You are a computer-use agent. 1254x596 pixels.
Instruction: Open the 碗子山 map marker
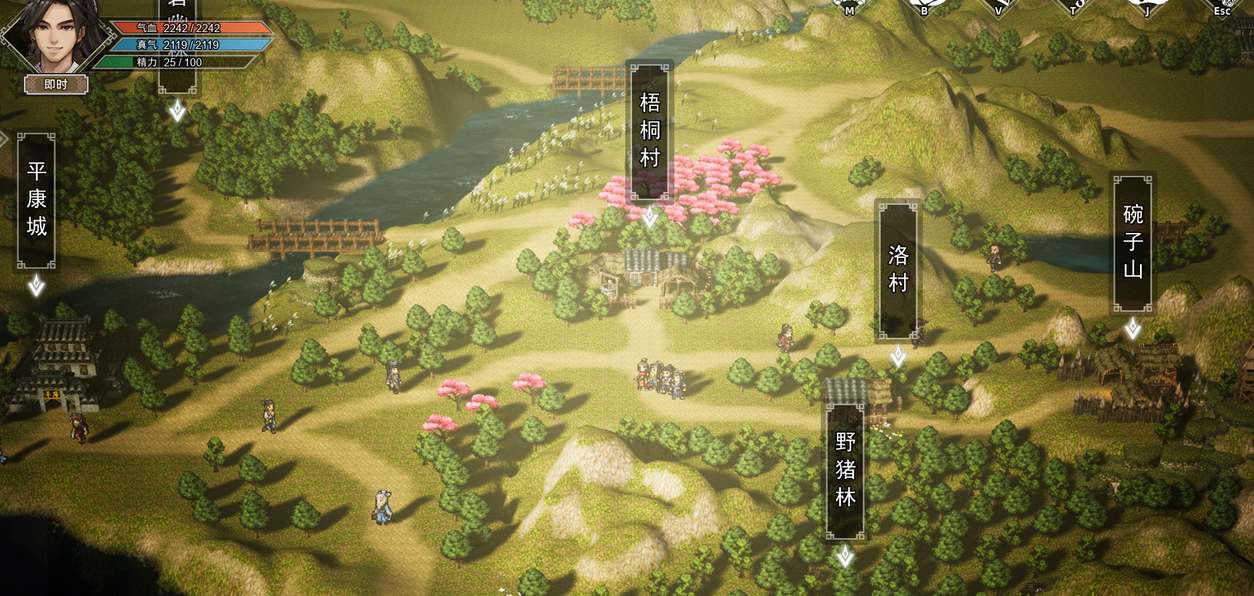pyautogui.click(x=1132, y=243)
